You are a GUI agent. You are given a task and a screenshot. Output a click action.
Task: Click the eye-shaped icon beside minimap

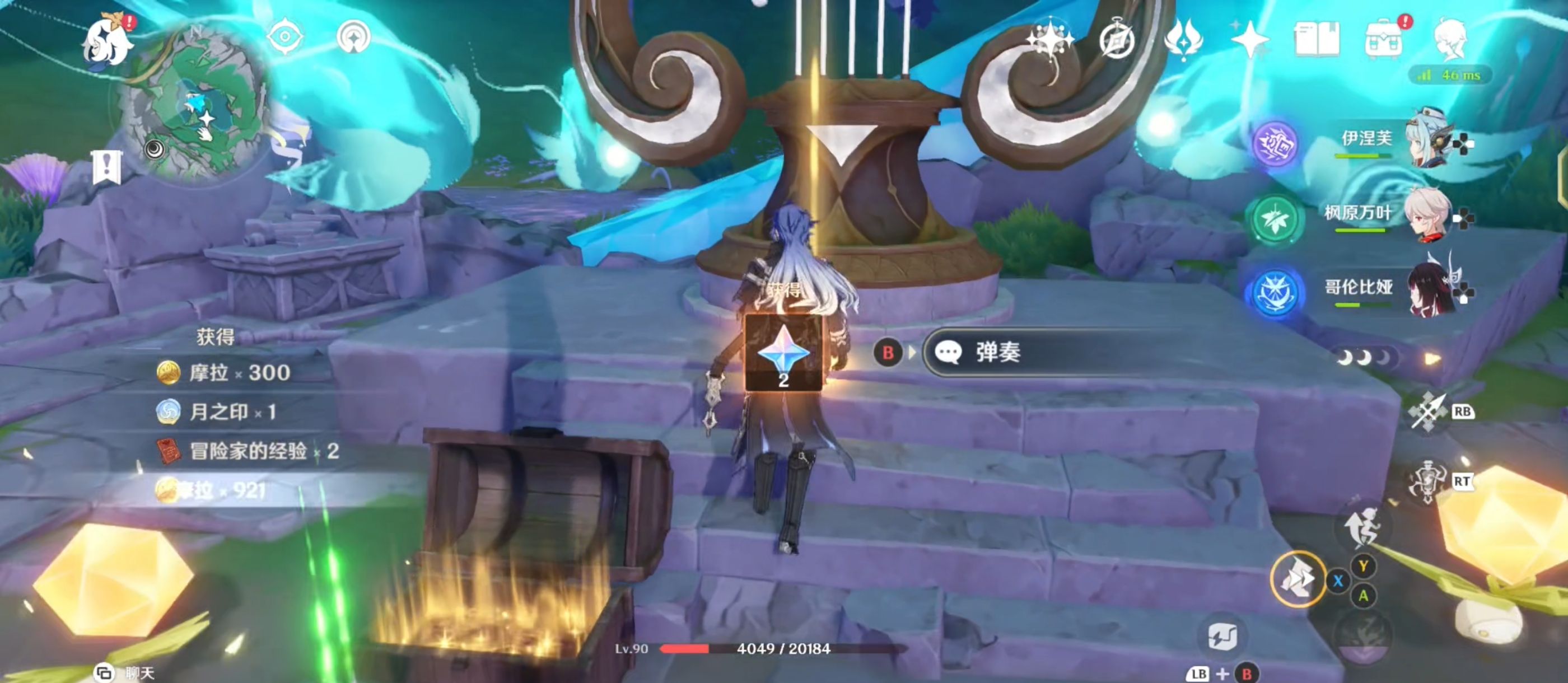click(x=284, y=36)
